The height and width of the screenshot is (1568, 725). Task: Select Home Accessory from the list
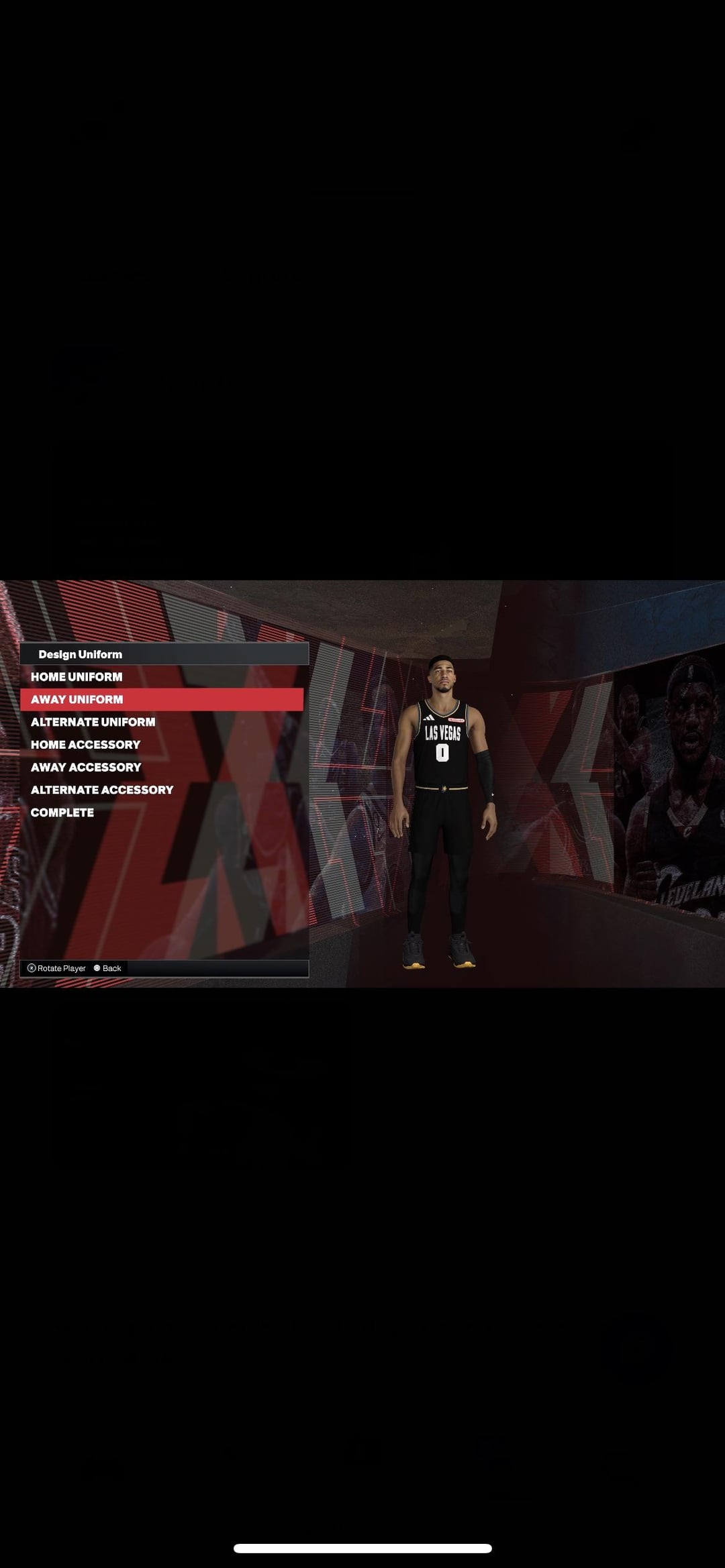(85, 745)
